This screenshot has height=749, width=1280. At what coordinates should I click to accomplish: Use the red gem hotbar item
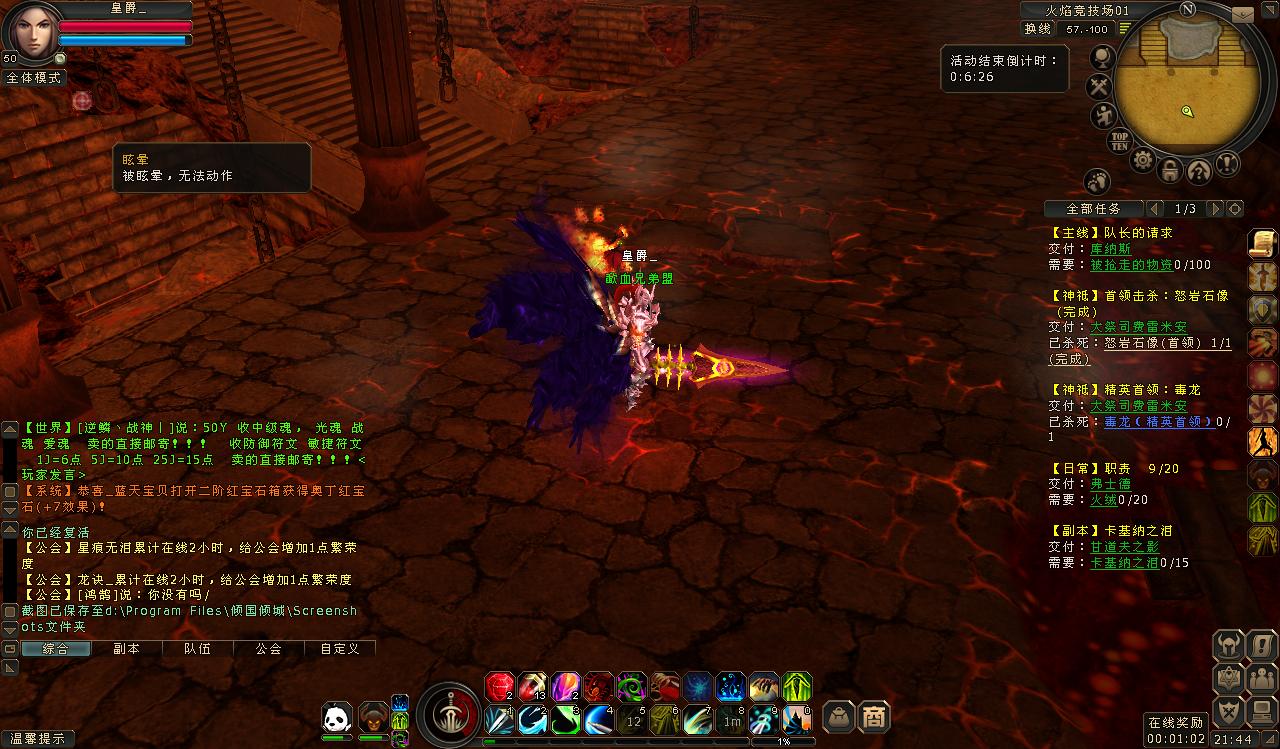[499, 687]
